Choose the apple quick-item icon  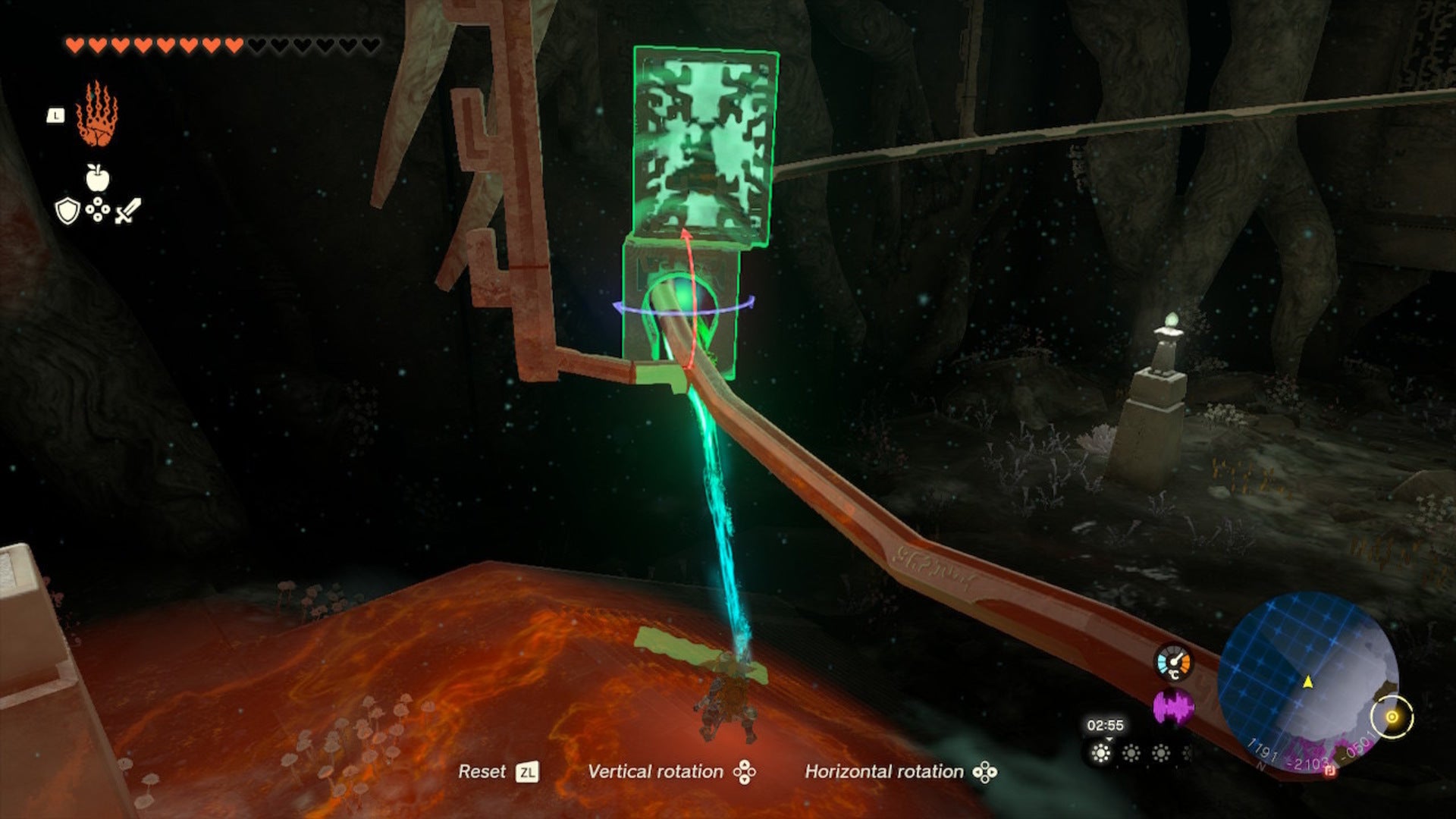click(x=97, y=178)
